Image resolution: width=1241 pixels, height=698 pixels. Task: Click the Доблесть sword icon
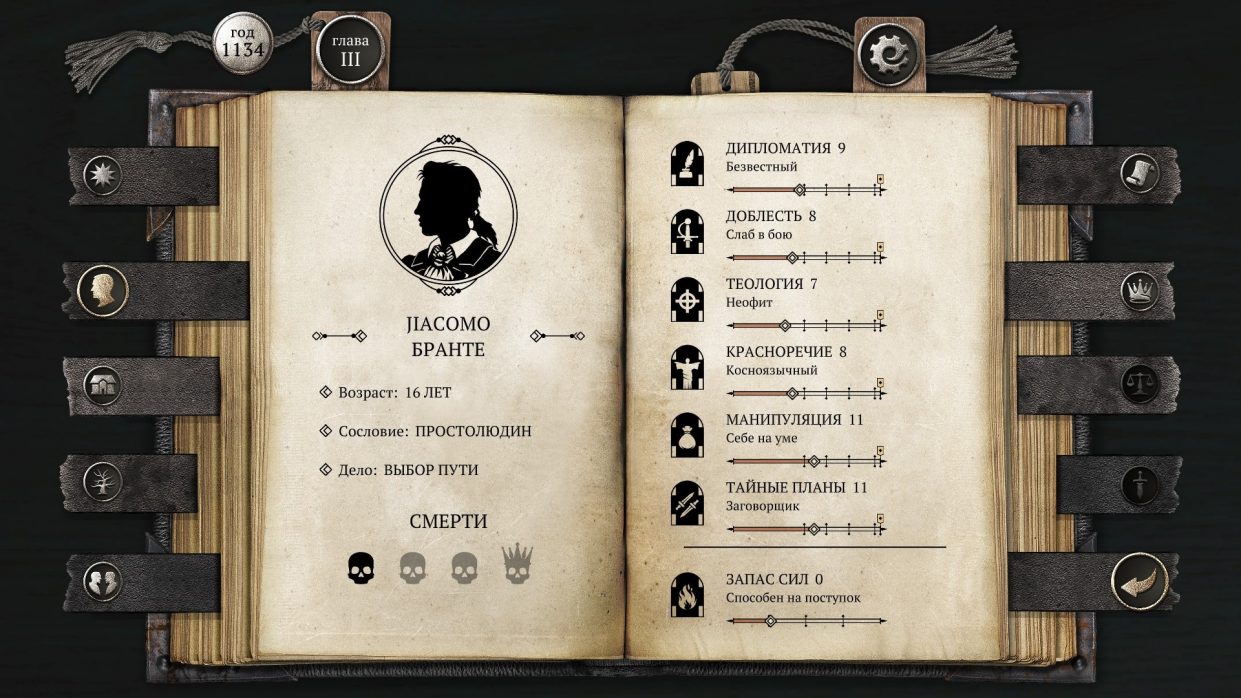(x=687, y=232)
